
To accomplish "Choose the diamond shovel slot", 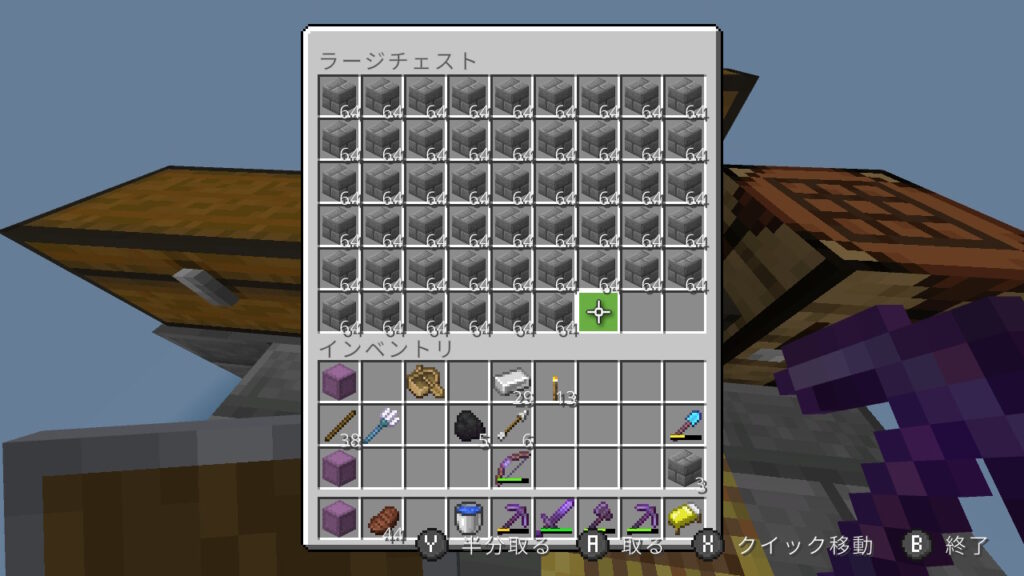I will (685, 424).
